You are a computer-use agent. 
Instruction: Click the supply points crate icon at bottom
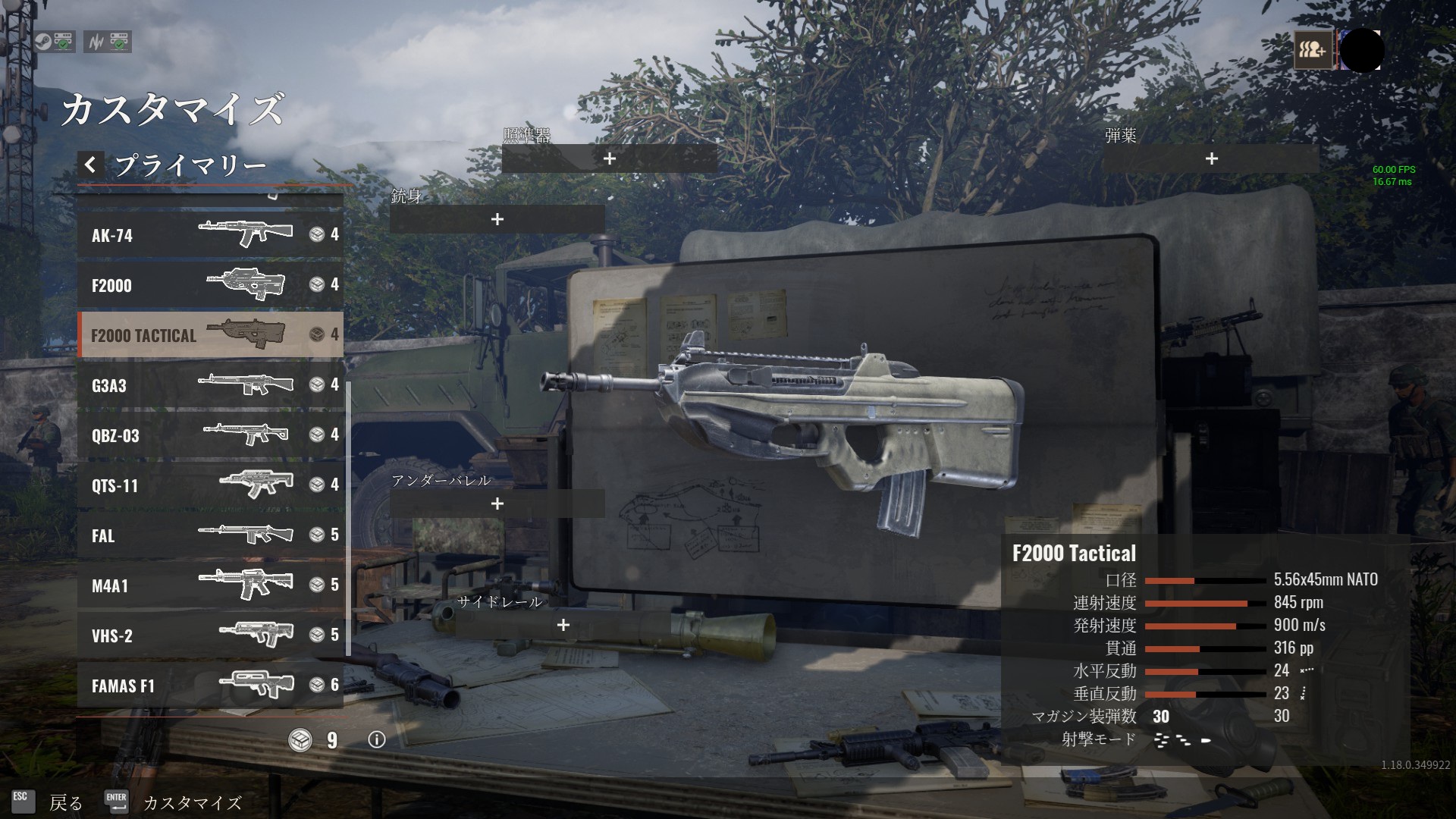(302, 741)
